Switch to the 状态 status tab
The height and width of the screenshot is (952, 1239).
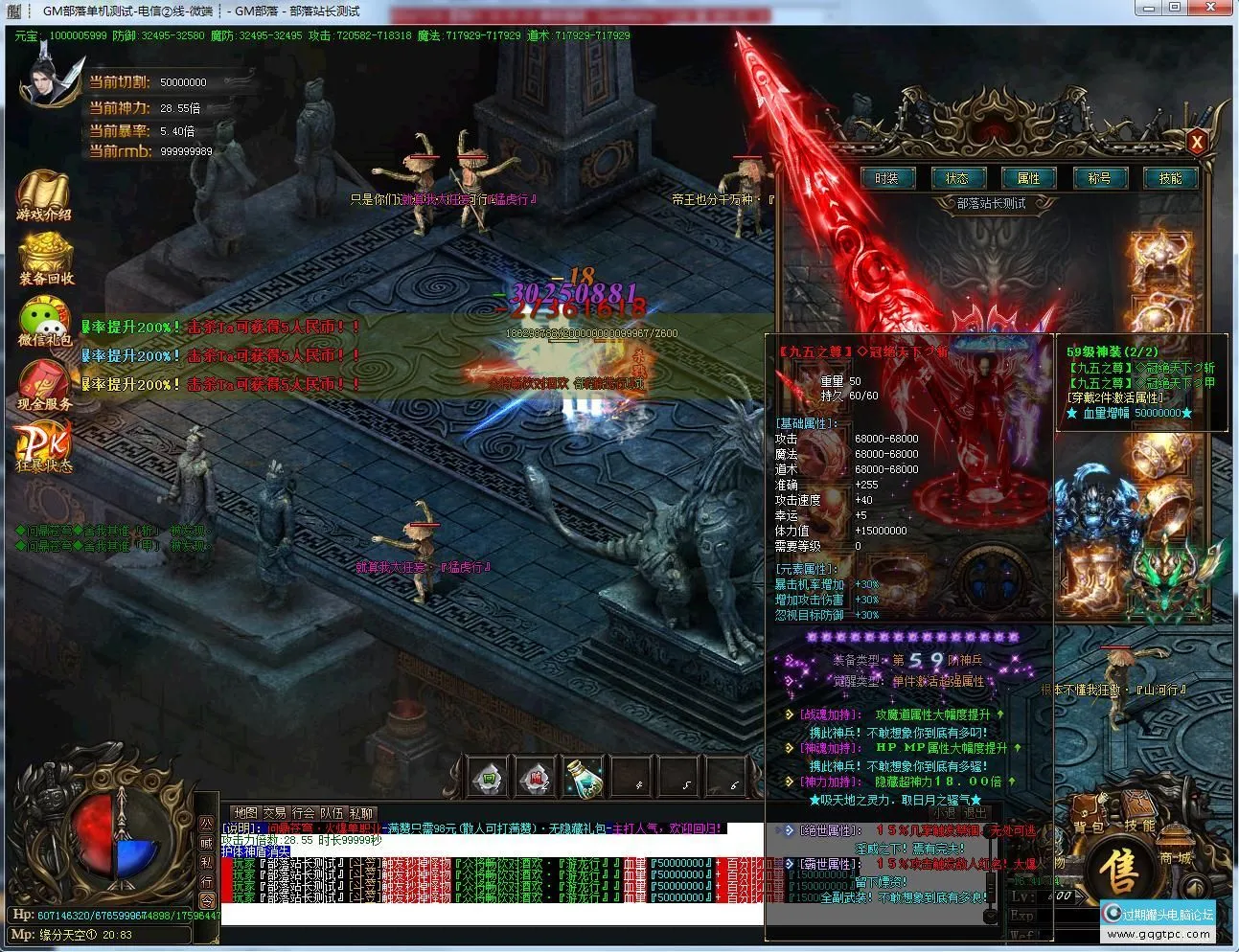point(957,178)
